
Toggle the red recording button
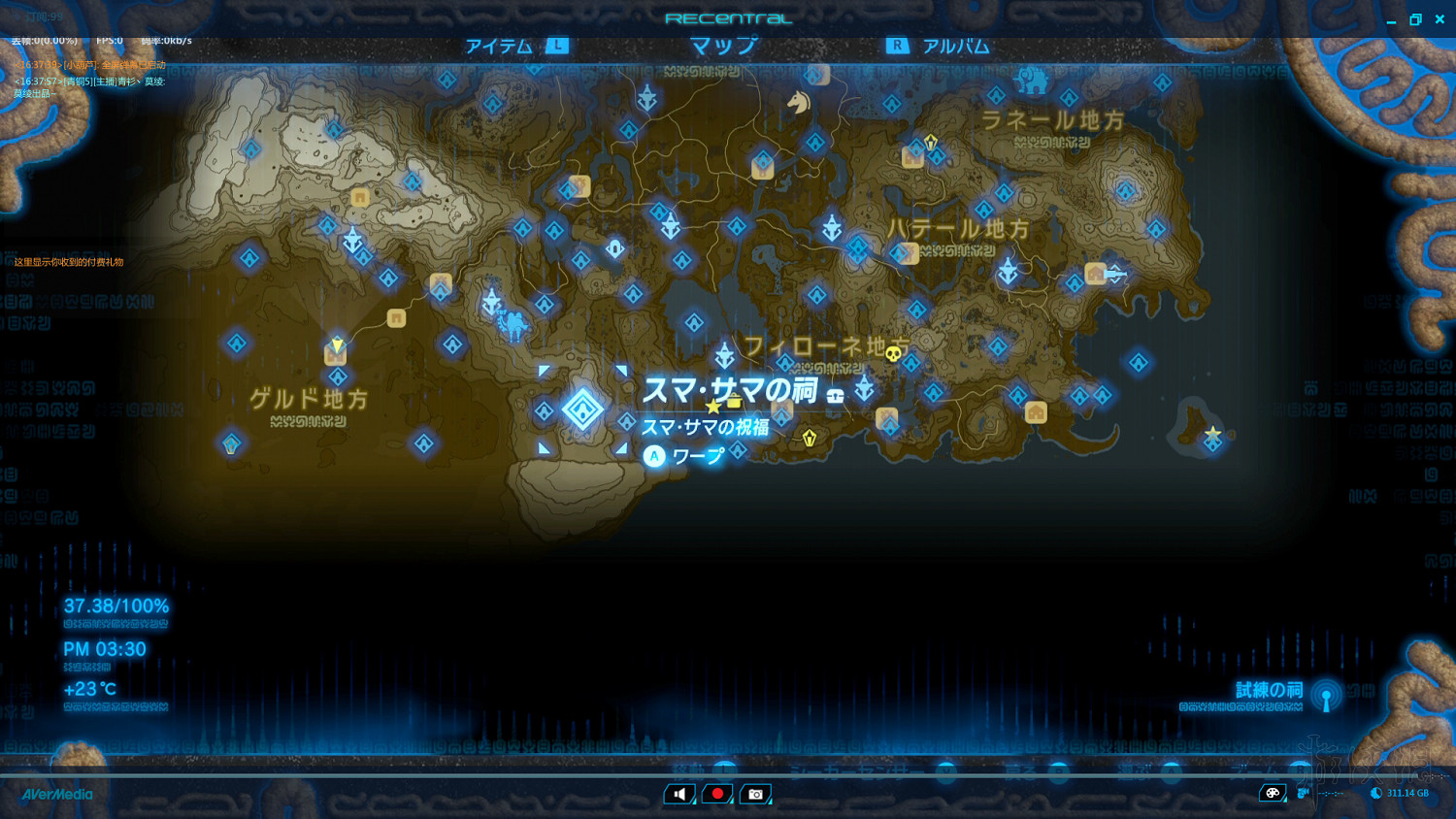717,793
